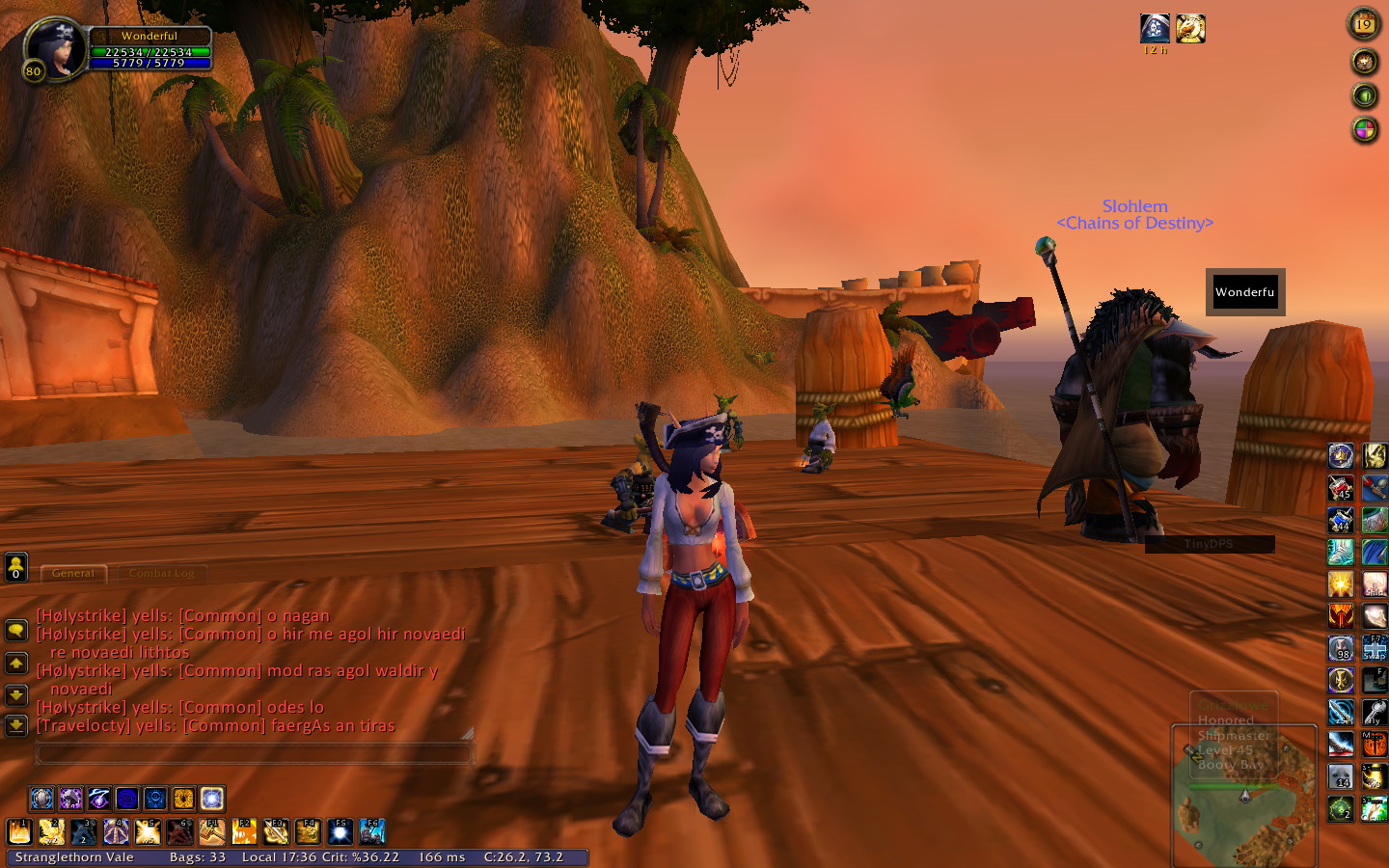
Task: Open the four-colored circle round button
Action: (x=1364, y=129)
